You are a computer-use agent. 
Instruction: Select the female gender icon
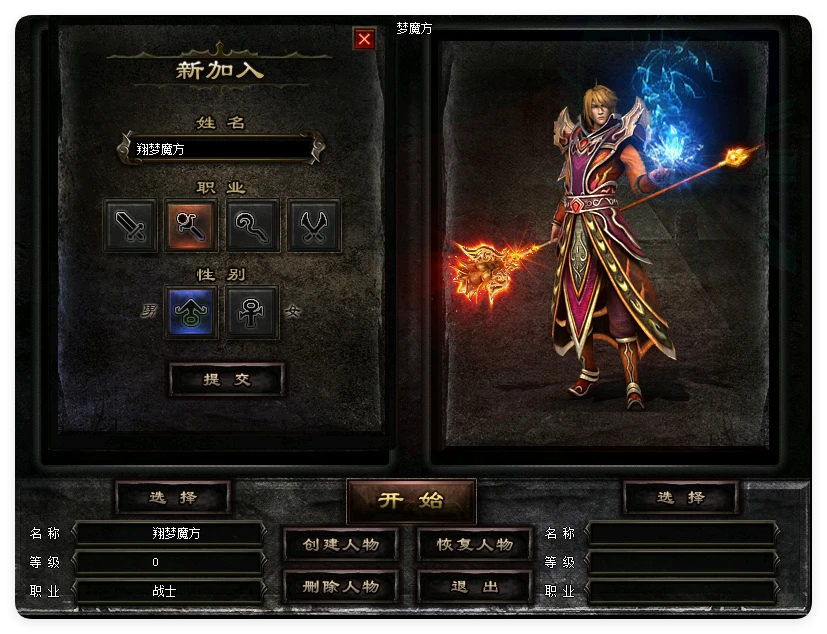point(252,312)
